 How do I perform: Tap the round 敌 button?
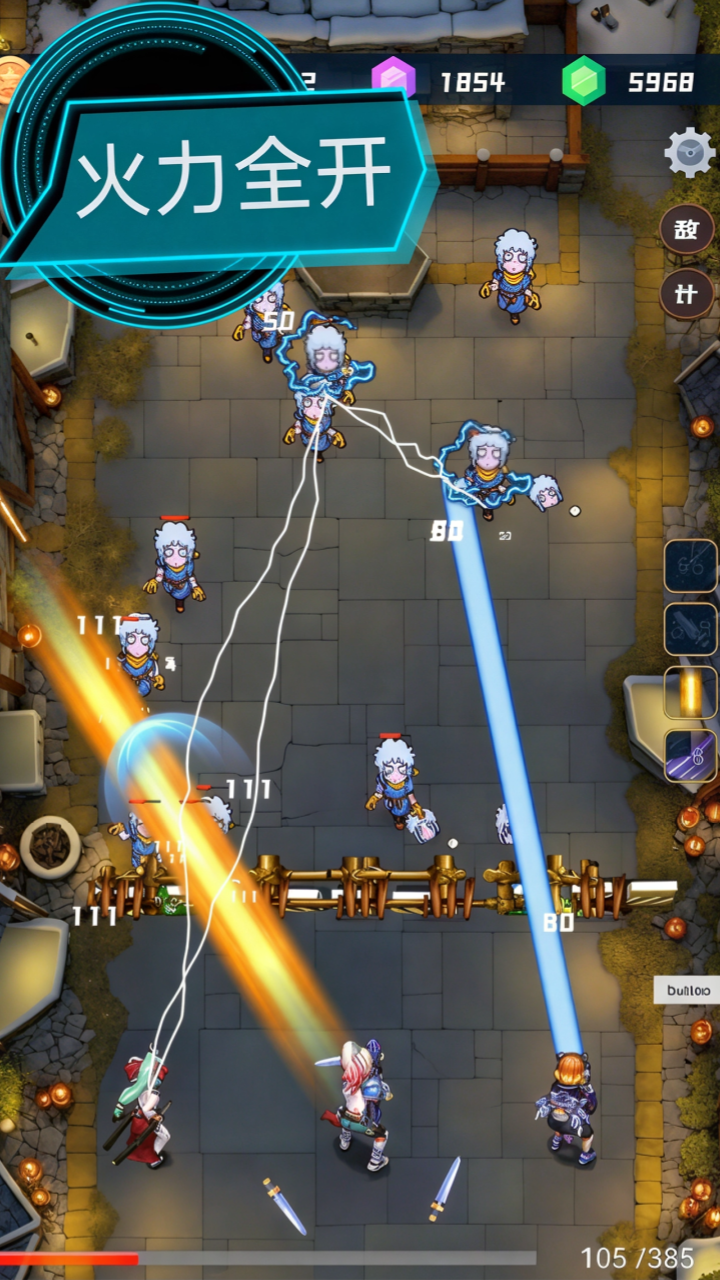[x=687, y=230]
